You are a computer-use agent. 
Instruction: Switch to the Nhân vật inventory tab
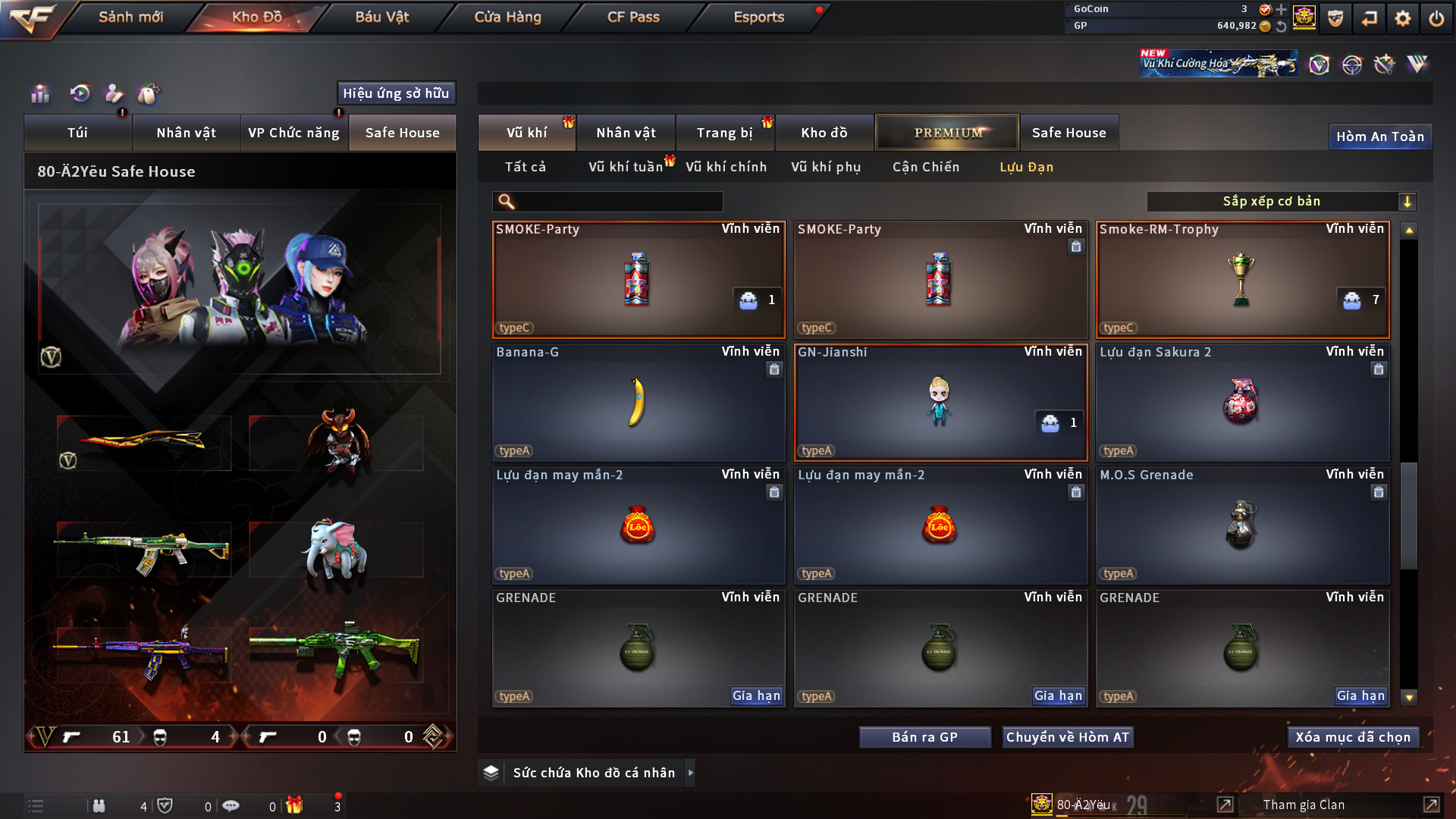pos(626,133)
